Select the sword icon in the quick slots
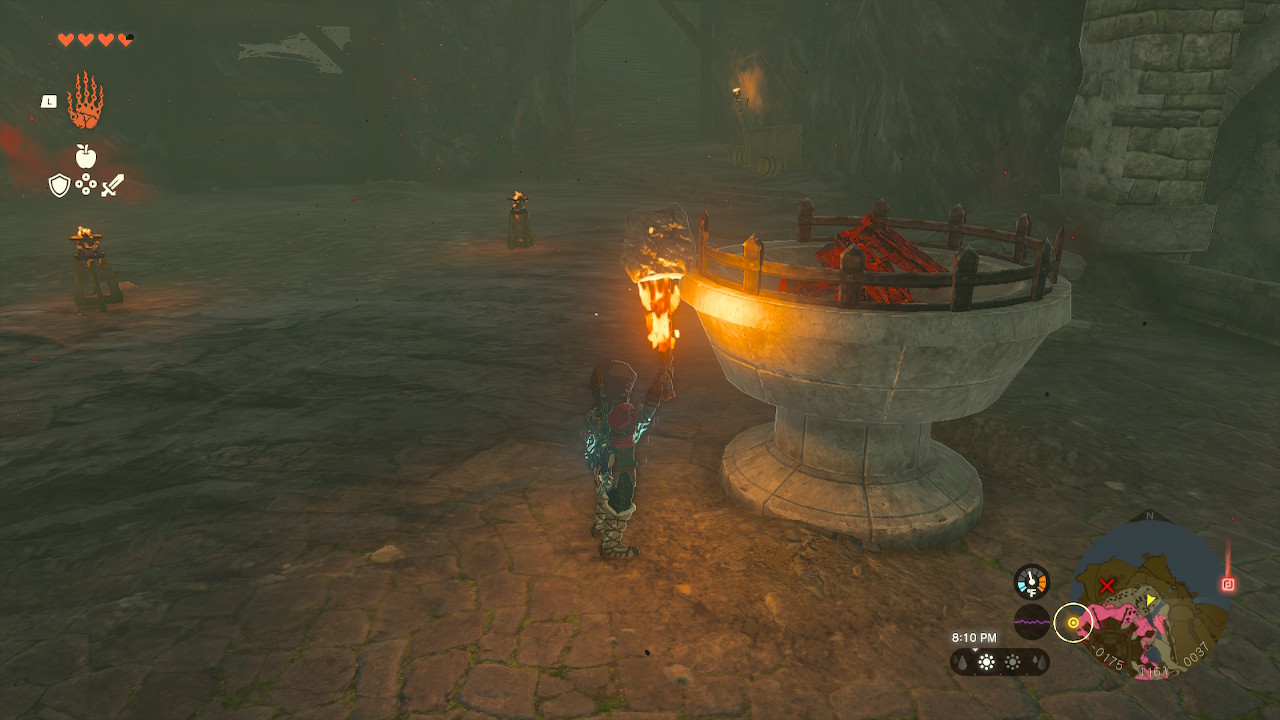 114,185
